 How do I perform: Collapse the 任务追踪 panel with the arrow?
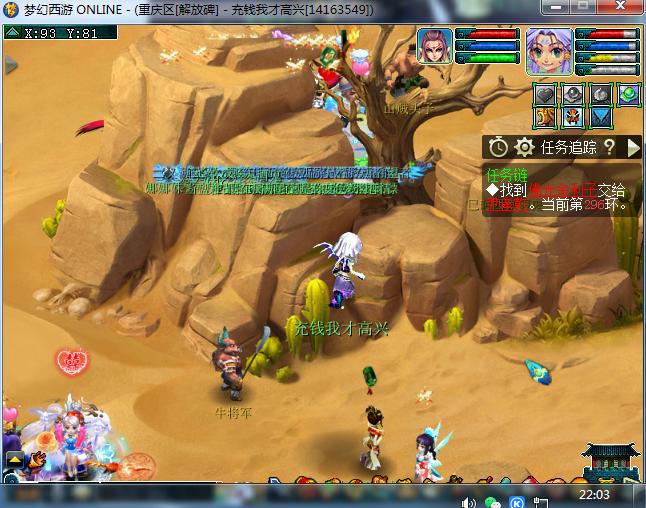633,147
